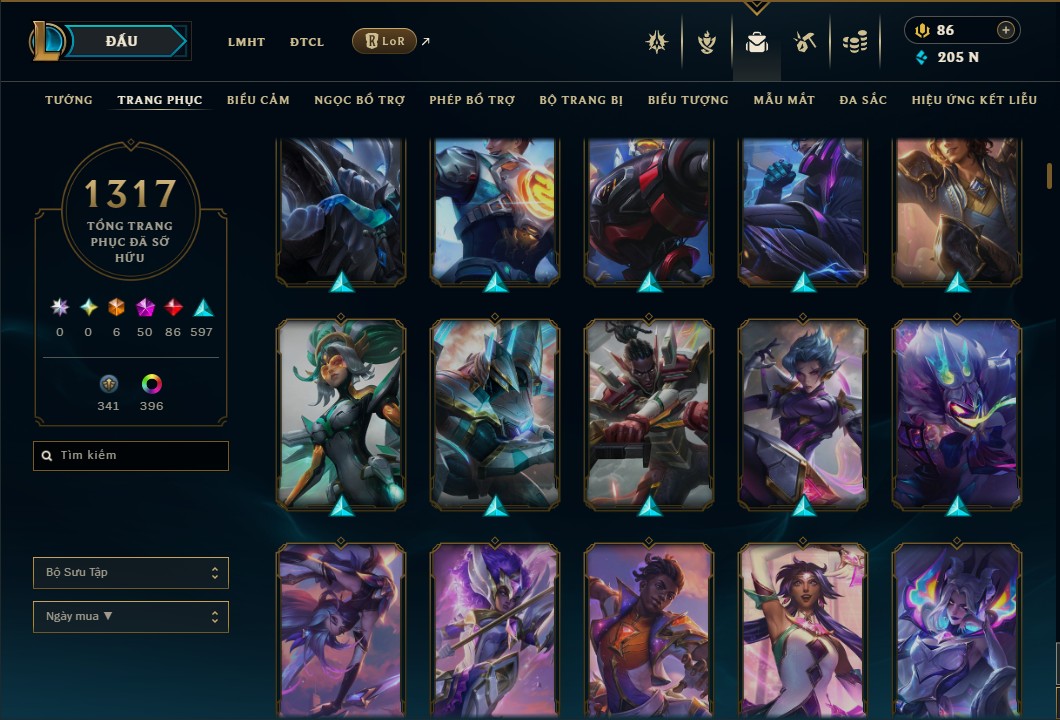Show the BIỂU TƯỢNG icons tab

(688, 100)
